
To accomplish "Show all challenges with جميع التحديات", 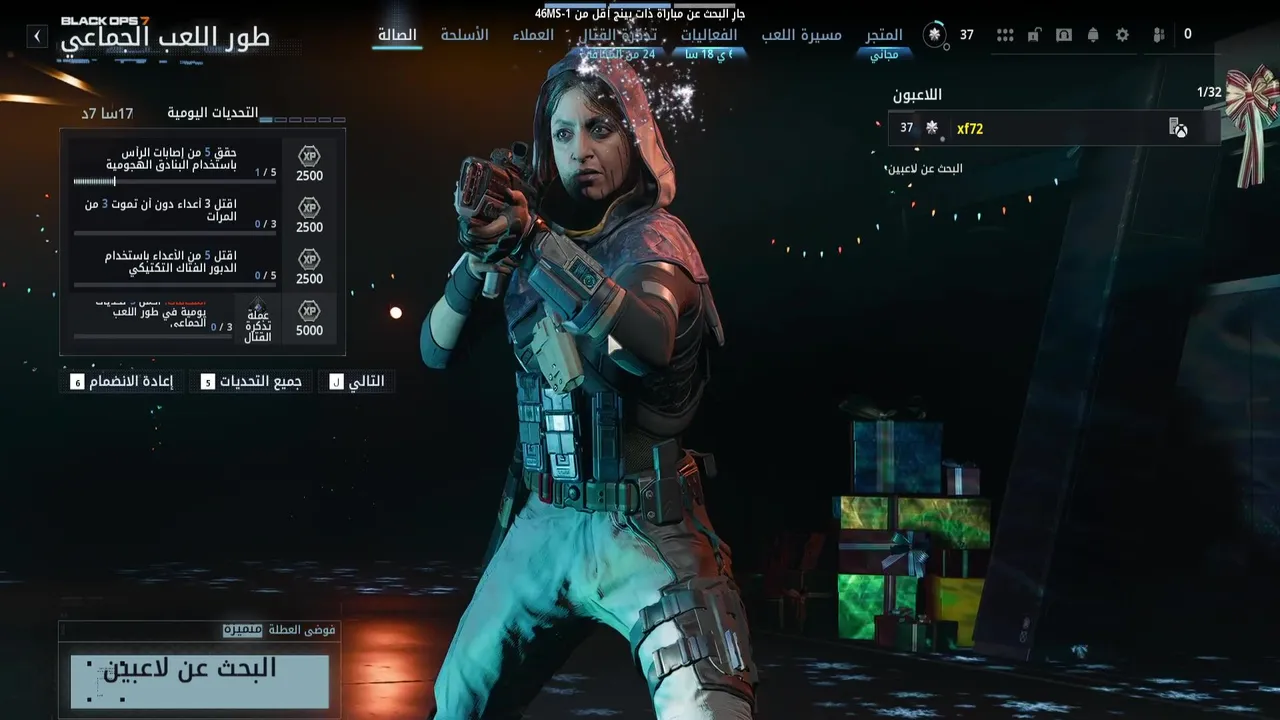I will coord(251,381).
